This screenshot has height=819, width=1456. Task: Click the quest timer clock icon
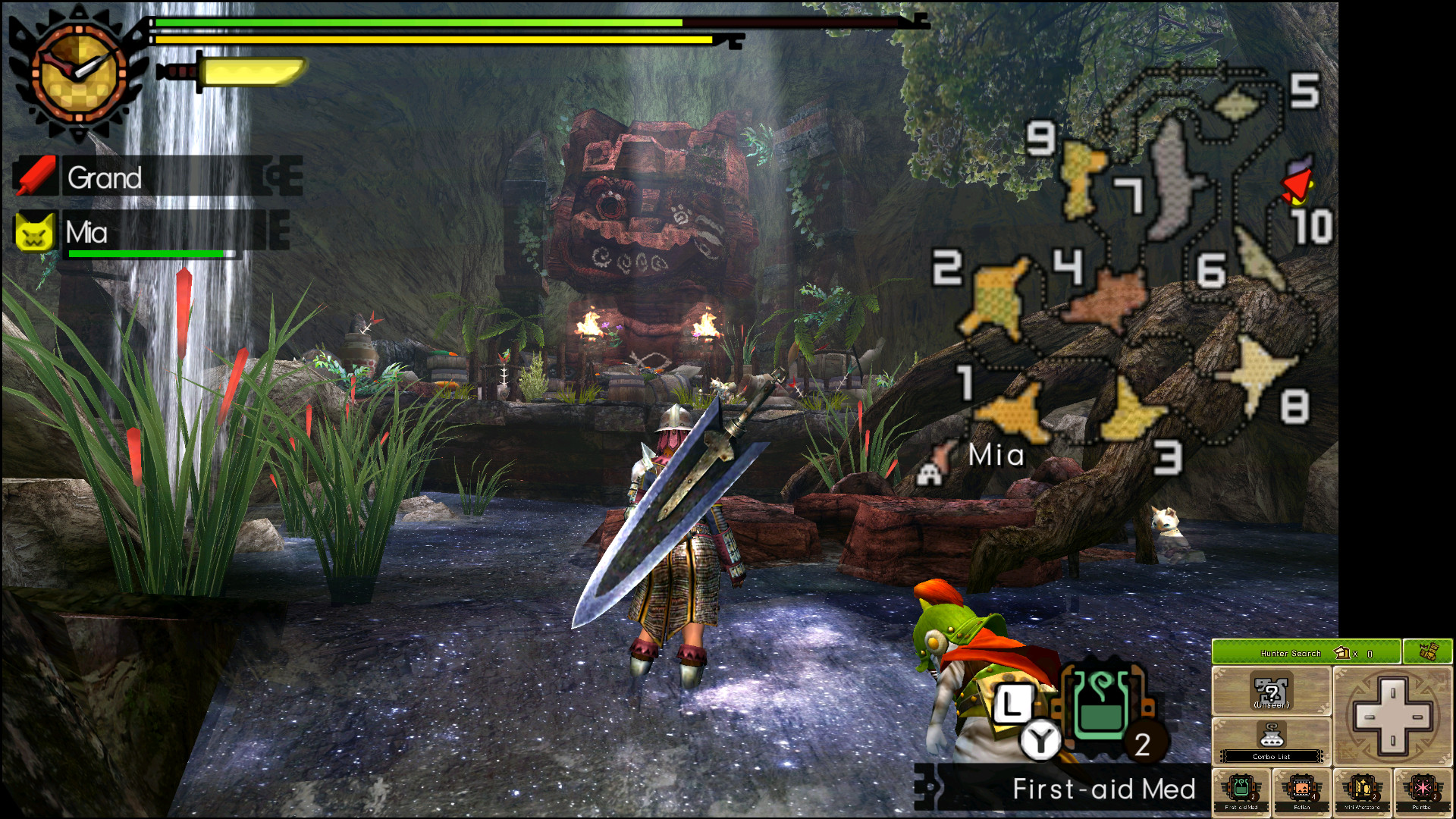78,73
